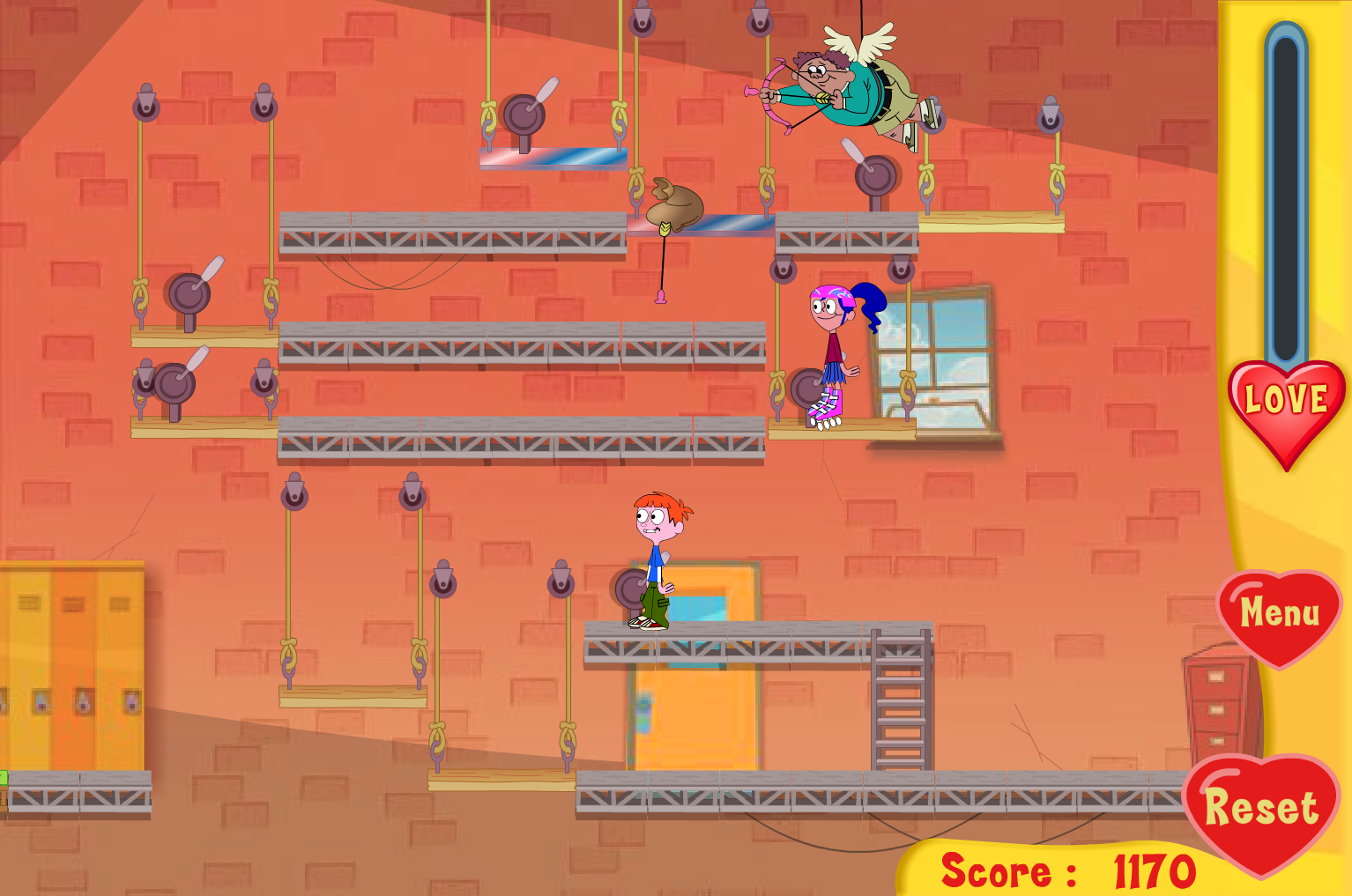The image size is (1352, 896).
Task: Click the sandbag pierced by Cupid's arrow
Action: pyautogui.click(x=674, y=207)
